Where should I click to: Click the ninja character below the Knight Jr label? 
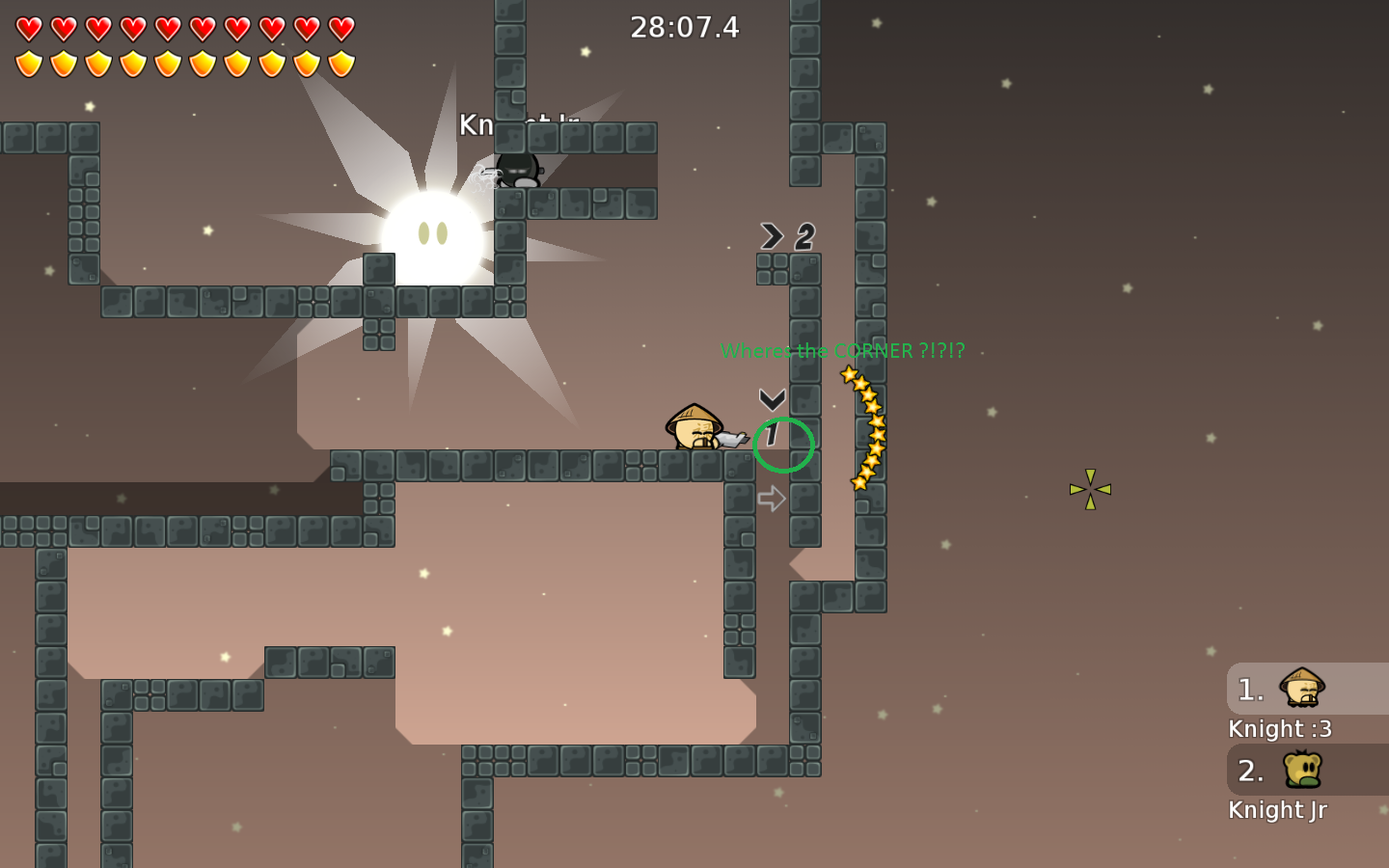(518, 172)
